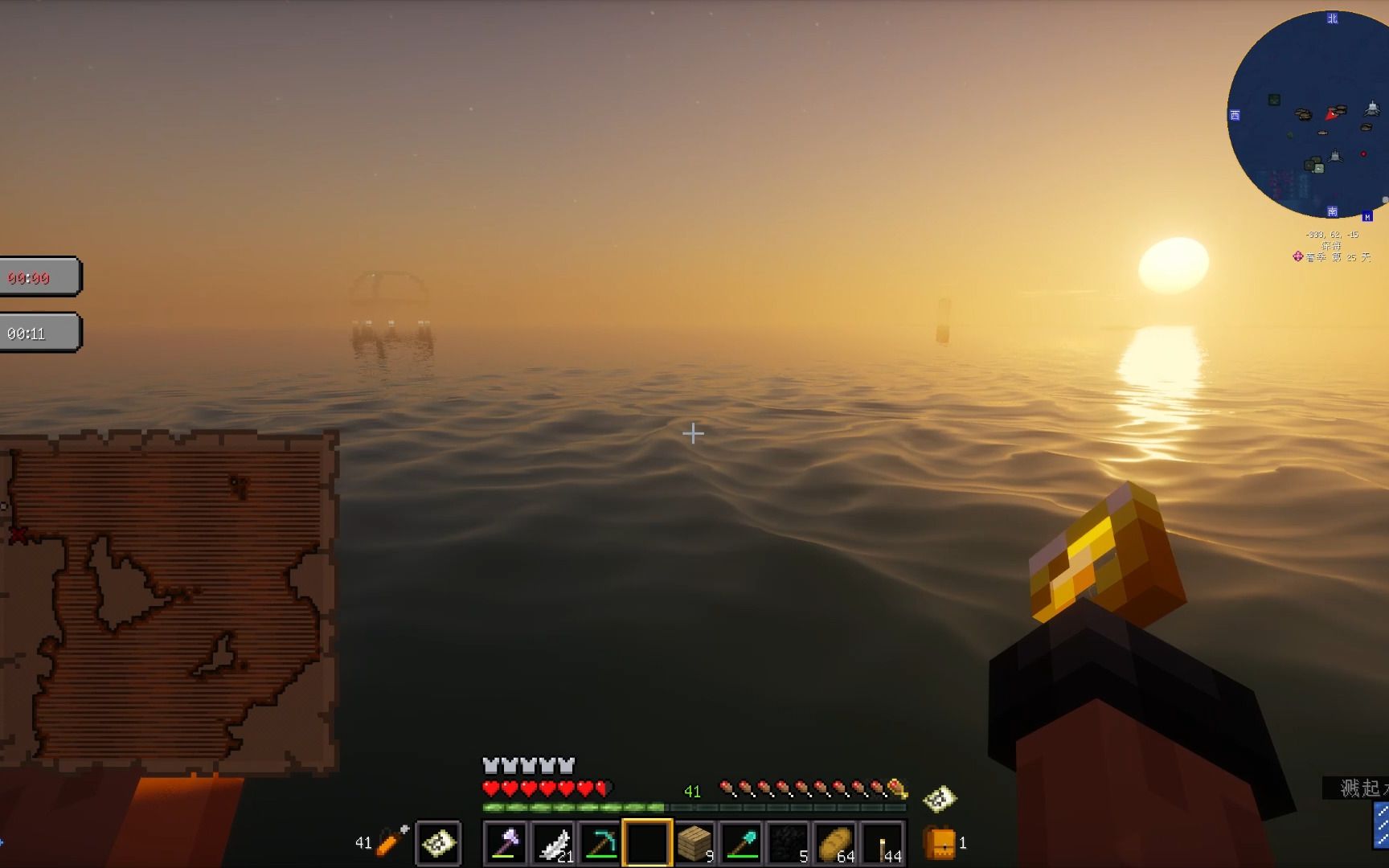Select the torch stack slot
Viewport: 1389px width, 868px height.
883,842
